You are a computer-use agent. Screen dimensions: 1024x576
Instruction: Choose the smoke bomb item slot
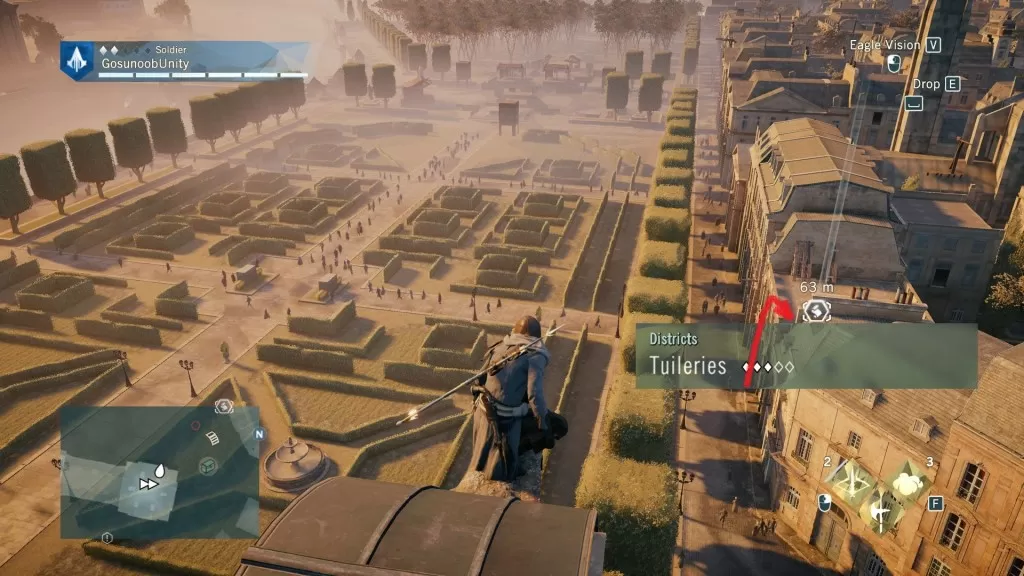coord(910,483)
